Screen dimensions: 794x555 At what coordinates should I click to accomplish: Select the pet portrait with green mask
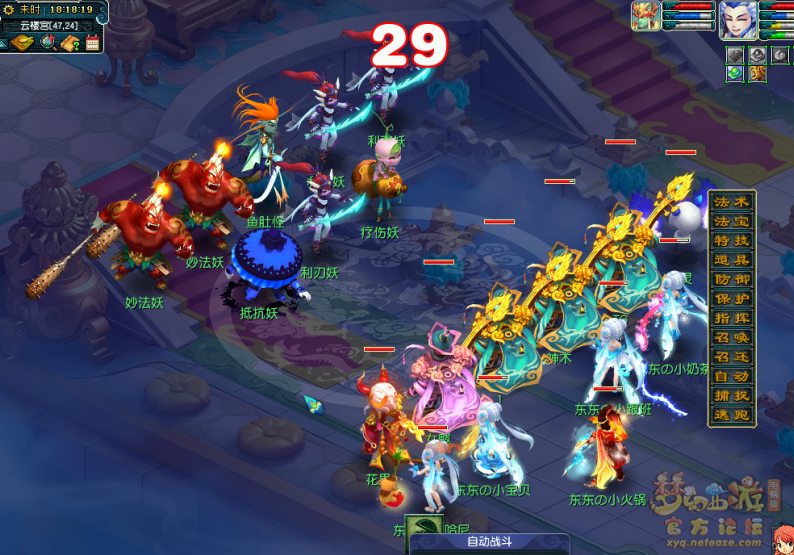(x=644, y=17)
